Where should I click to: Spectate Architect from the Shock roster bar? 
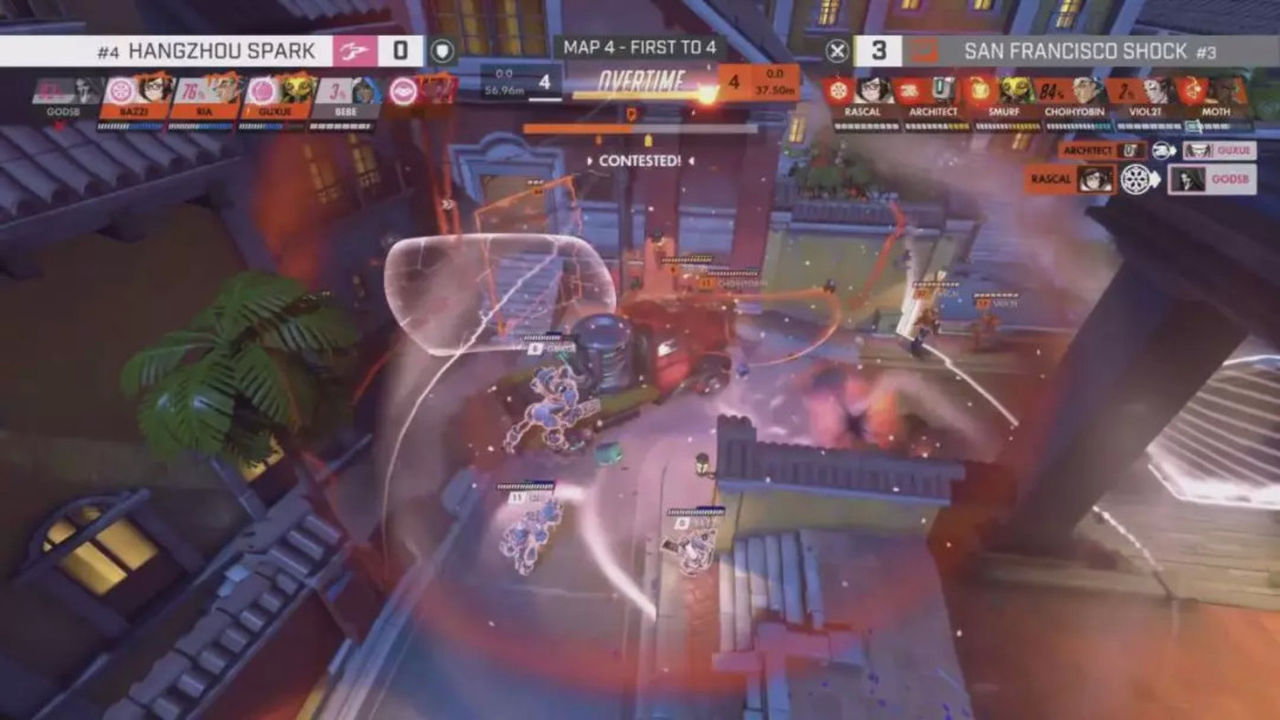click(932, 93)
